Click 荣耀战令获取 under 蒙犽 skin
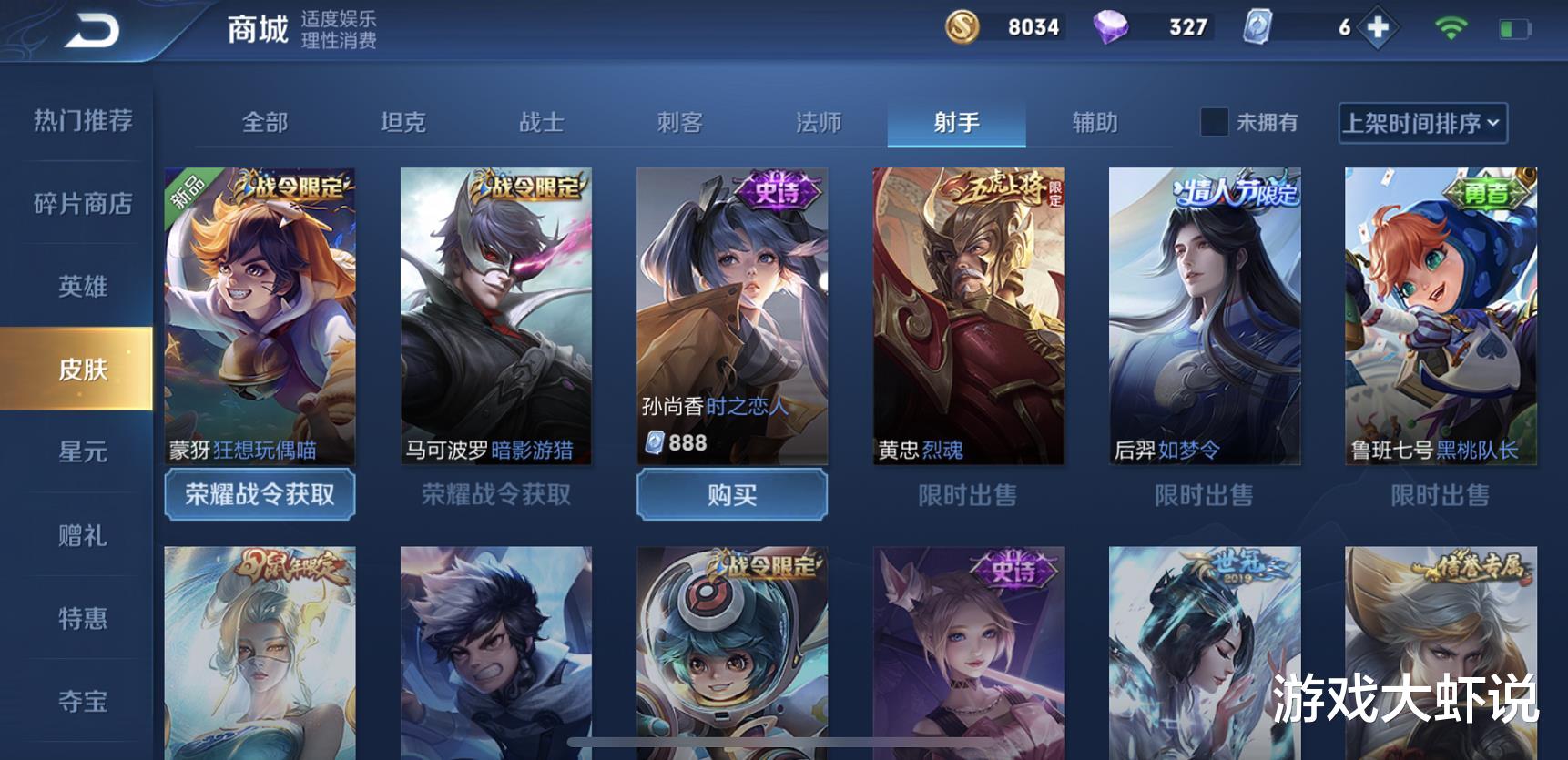Image resolution: width=1568 pixels, height=760 pixels. (260, 495)
